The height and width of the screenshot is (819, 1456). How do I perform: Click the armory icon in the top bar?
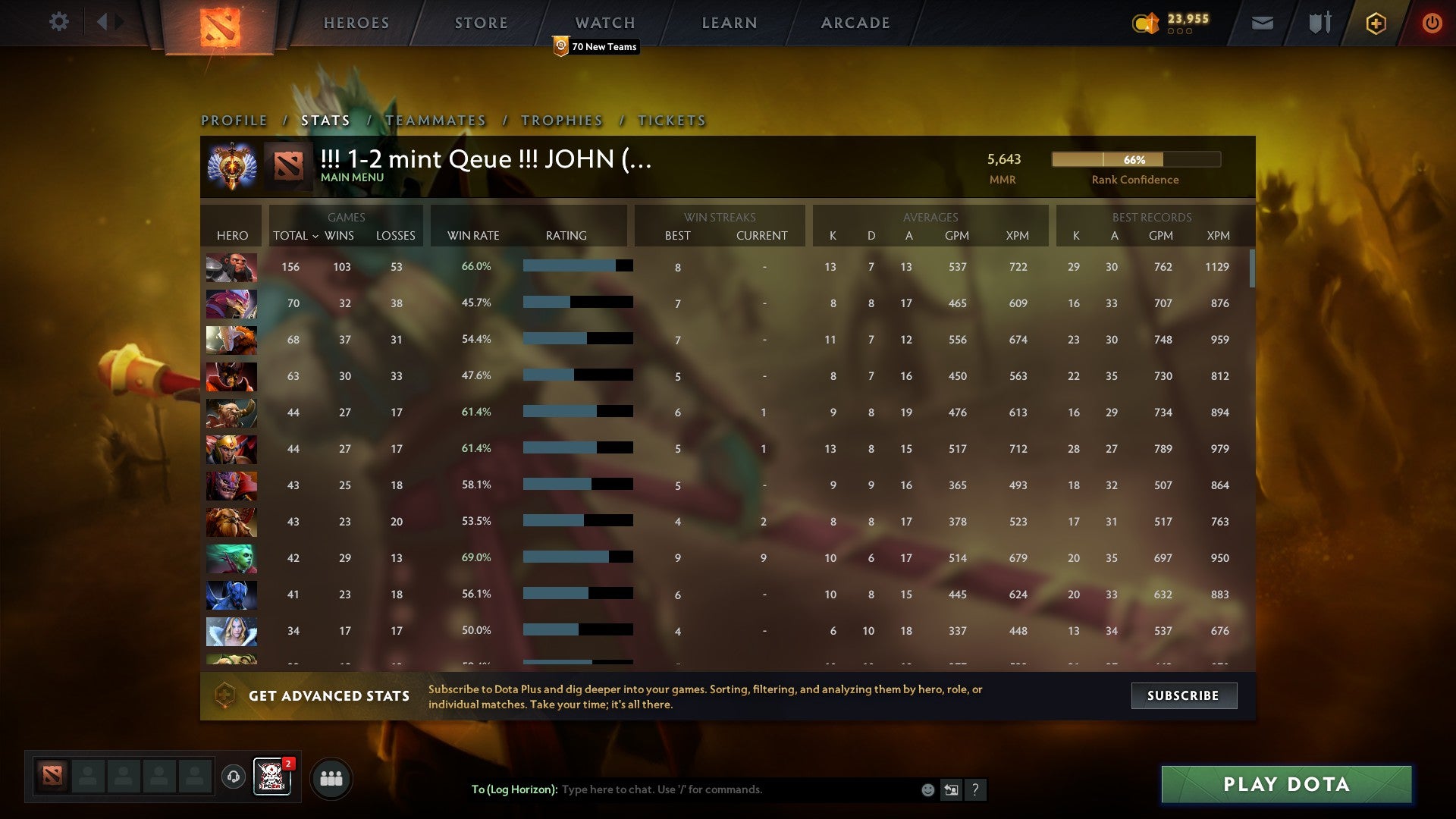click(x=1319, y=23)
